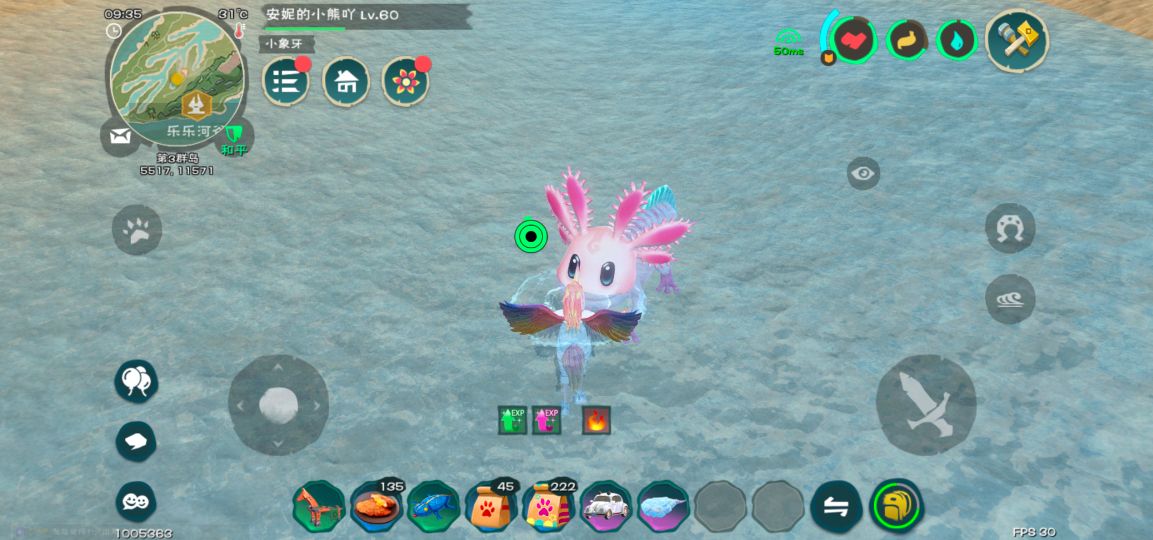Select the white car hotbar slot
The width and height of the screenshot is (1153, 540).
pos(606,506)
